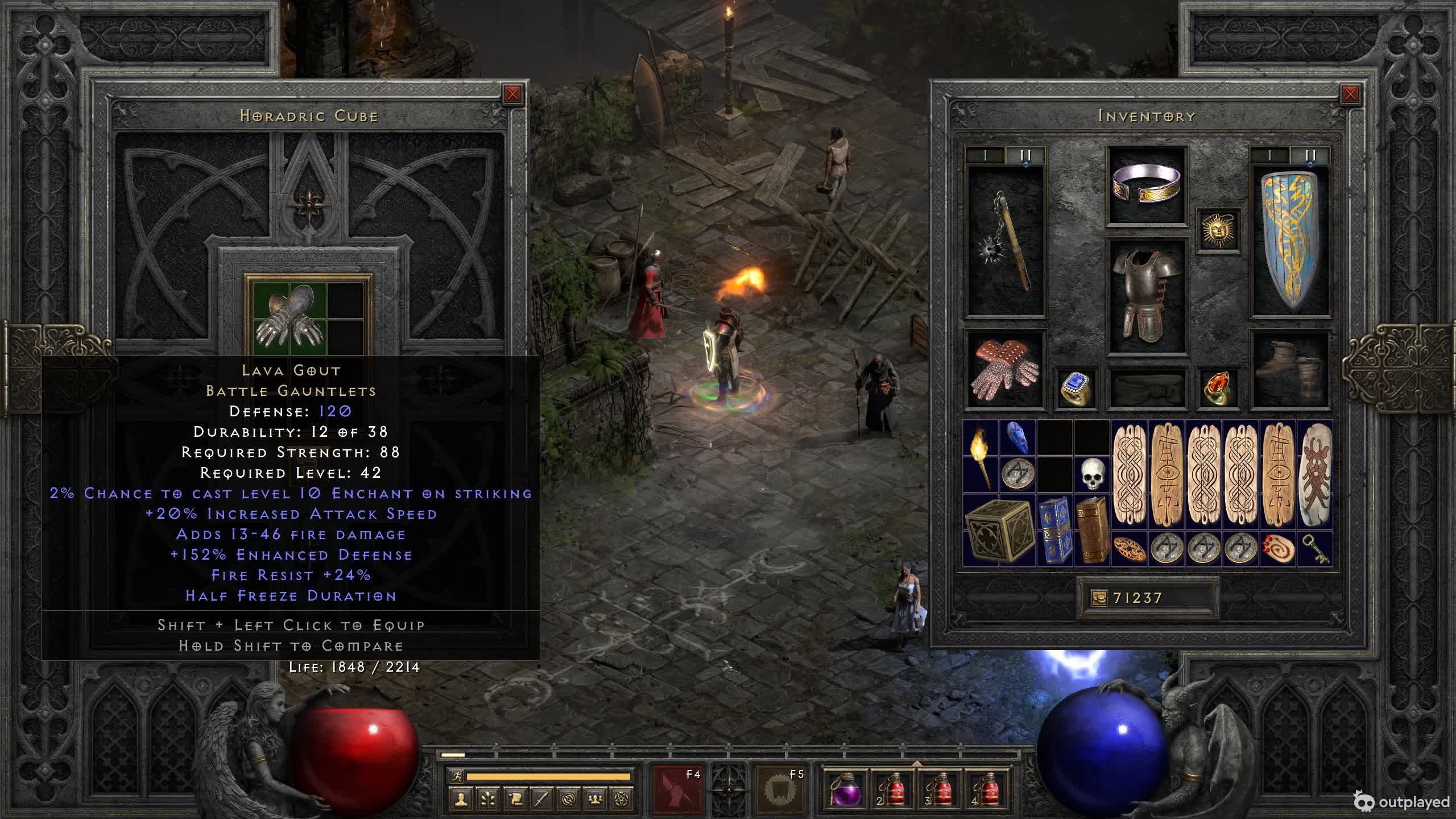This screenshot has width=1456, height=819.
Task: Select the equipped boots
Action: coord(1290,370)
